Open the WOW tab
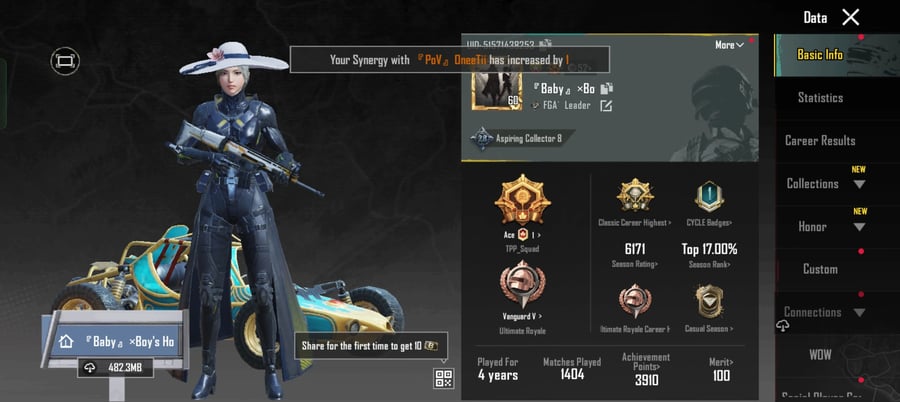Viewport: 900px width, 402px height. coord(820,355)
